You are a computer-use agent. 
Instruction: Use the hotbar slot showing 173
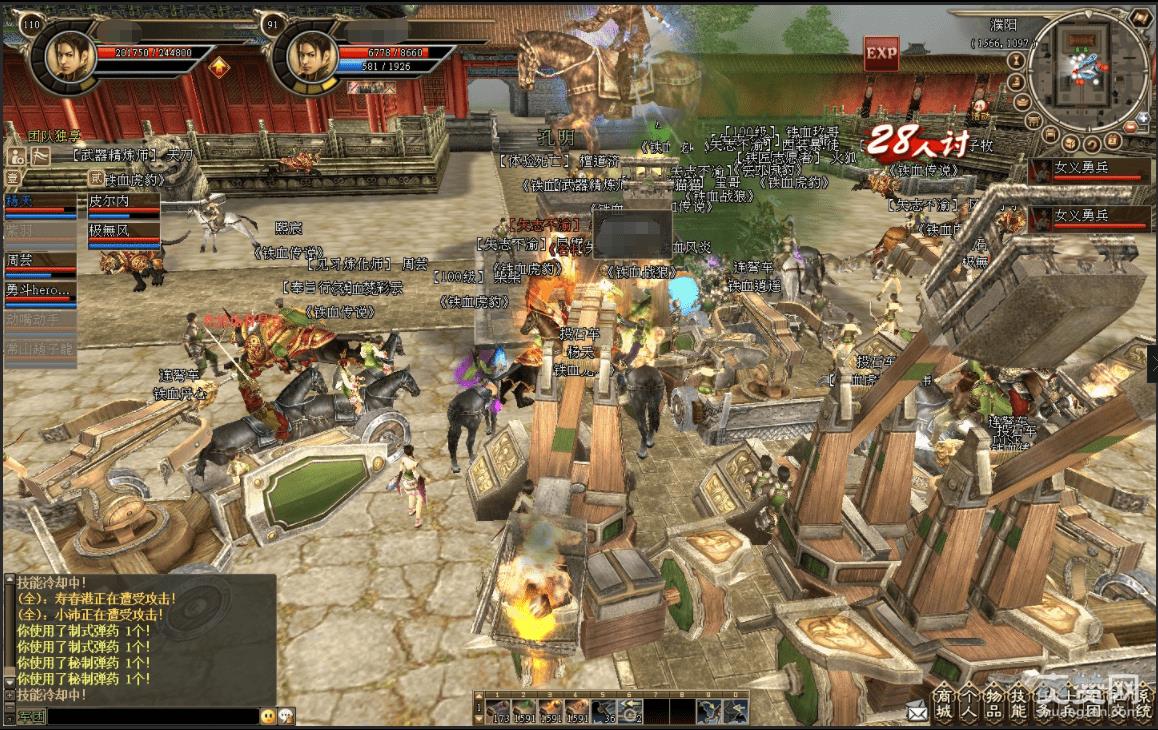tap(498, 710)
